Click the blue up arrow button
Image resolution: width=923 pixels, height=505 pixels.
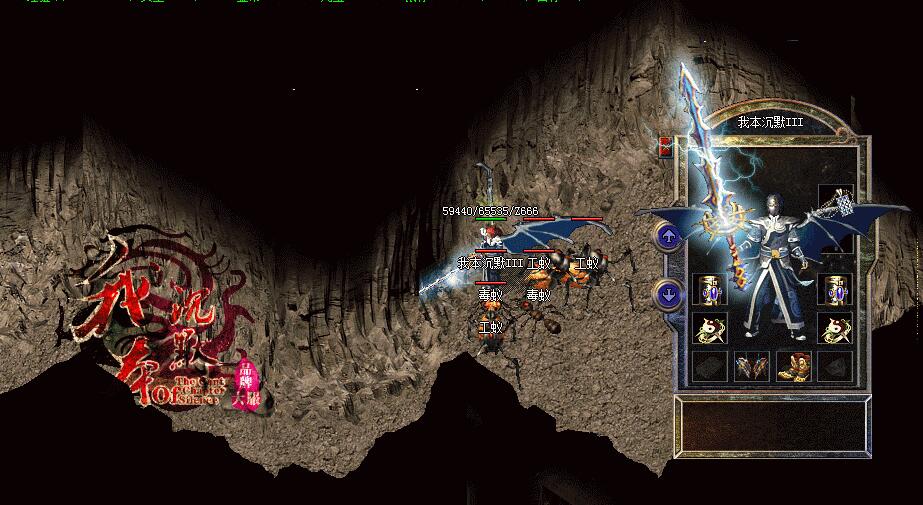668,237
